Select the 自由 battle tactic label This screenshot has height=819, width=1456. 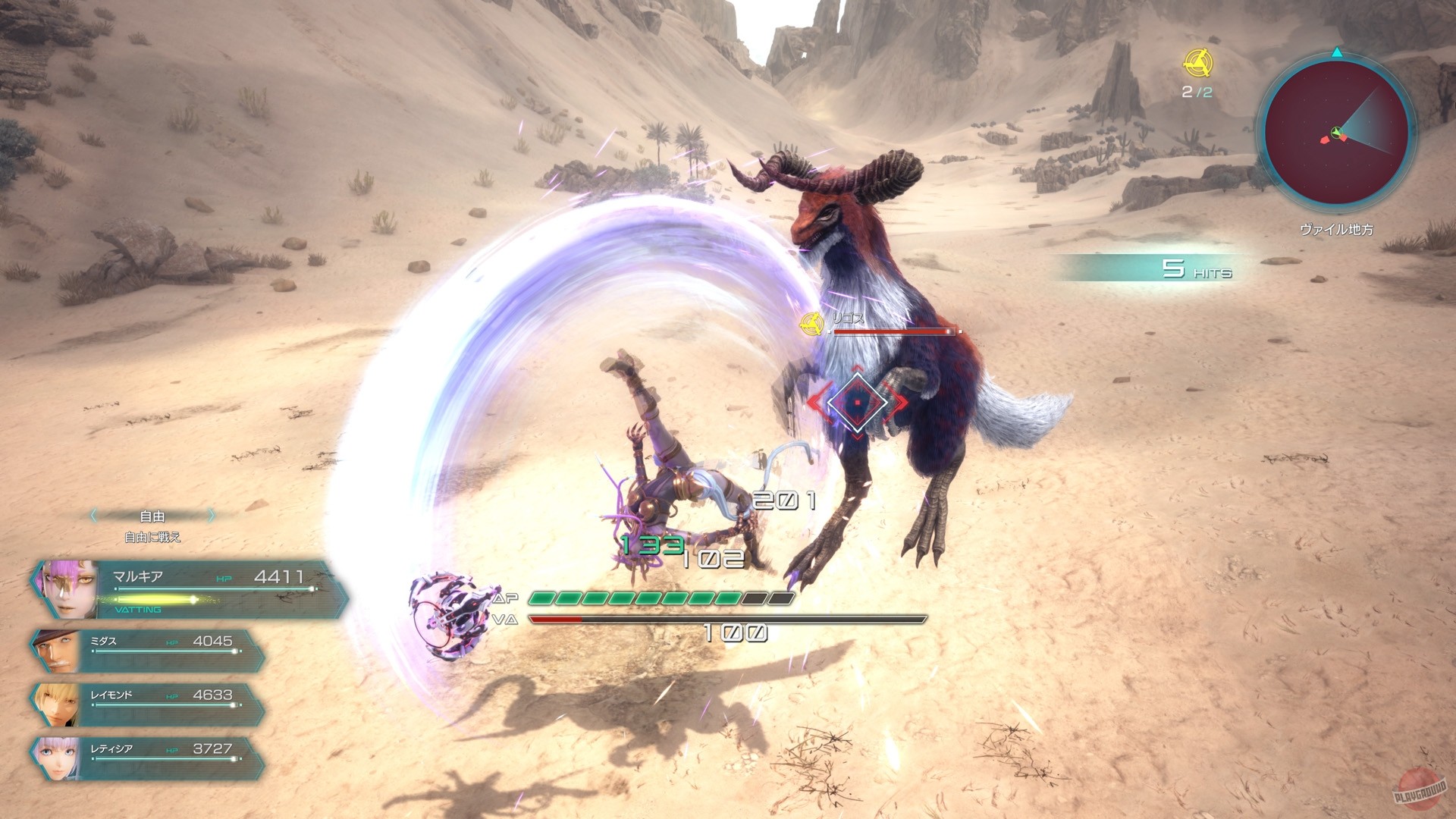[x=152, y=516]
